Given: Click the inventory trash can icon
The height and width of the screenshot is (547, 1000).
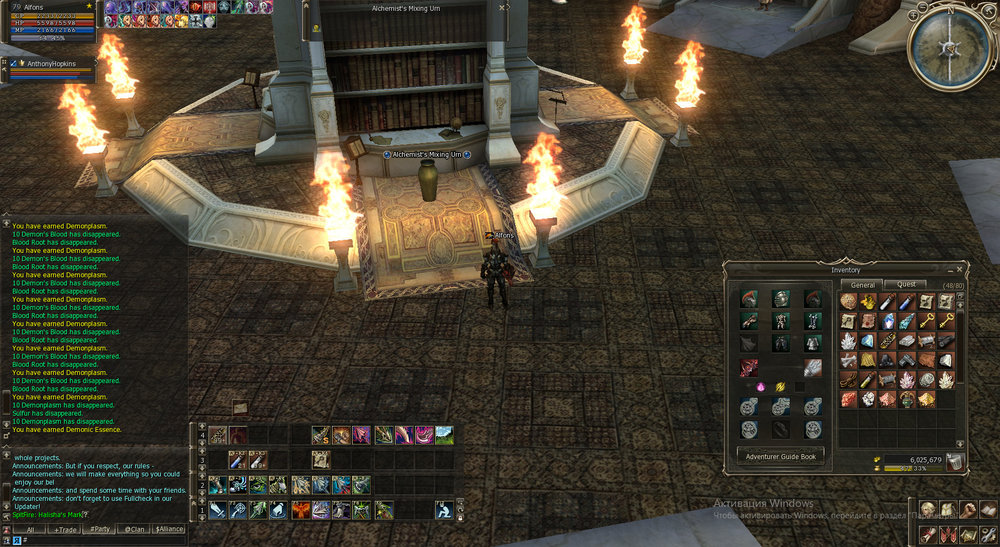Looking at the screenshot, I should (x=956, y=460).
